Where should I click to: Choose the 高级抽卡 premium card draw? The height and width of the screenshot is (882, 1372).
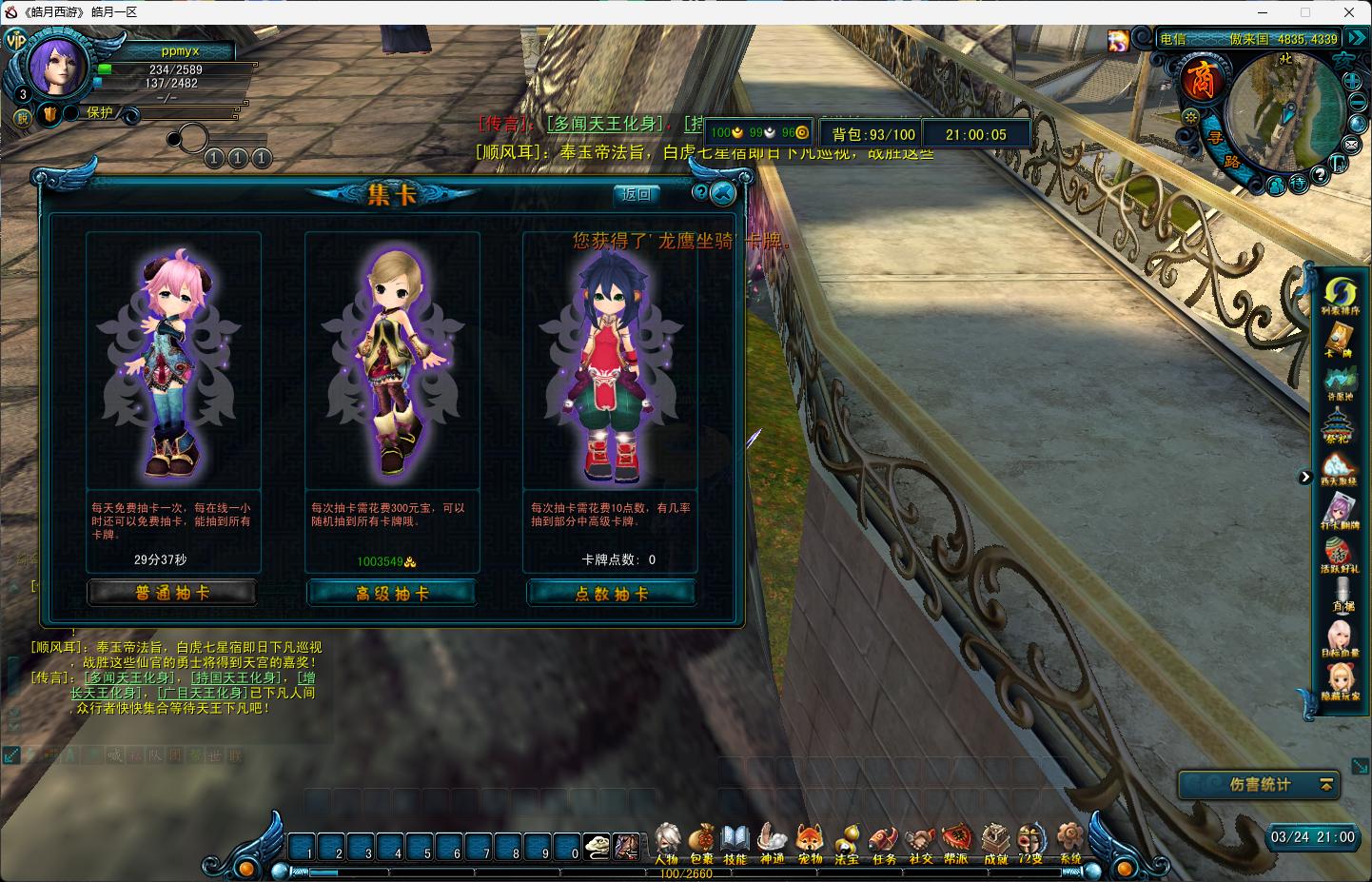click(391, 593)
